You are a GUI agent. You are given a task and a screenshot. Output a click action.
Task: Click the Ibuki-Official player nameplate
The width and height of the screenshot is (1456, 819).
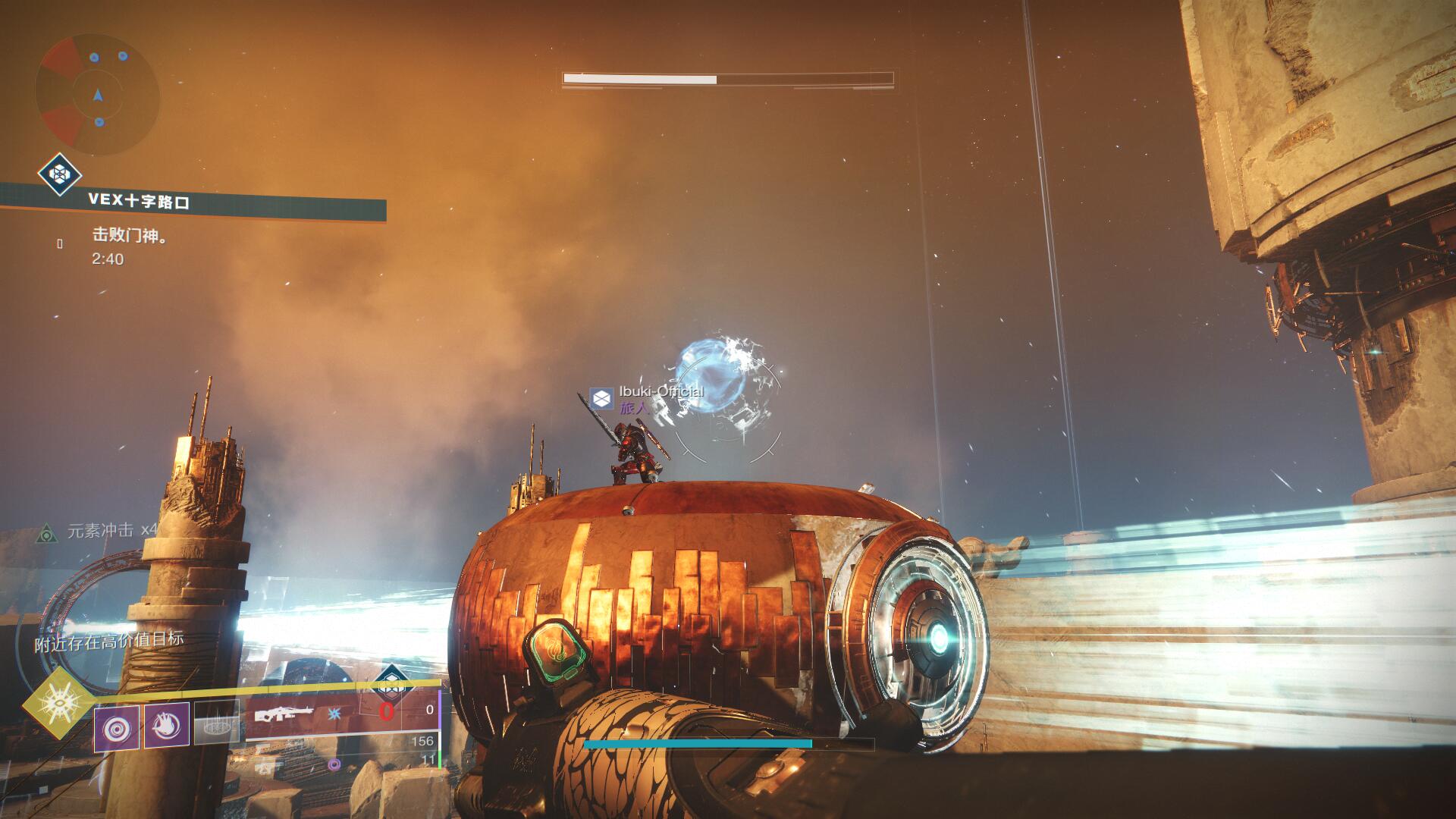tap(660, 391)
